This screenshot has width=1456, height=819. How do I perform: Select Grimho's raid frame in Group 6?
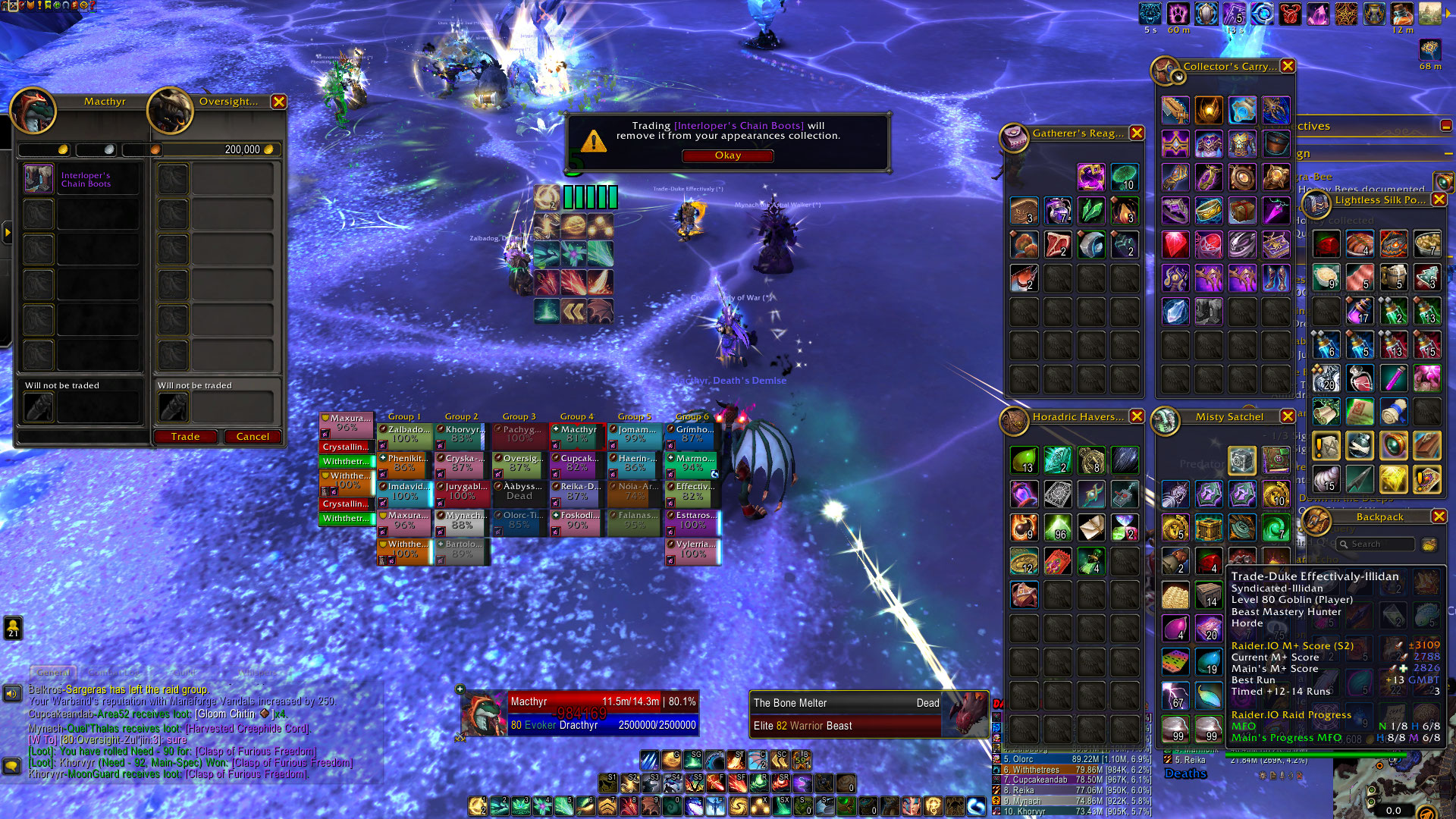[692, 435]
